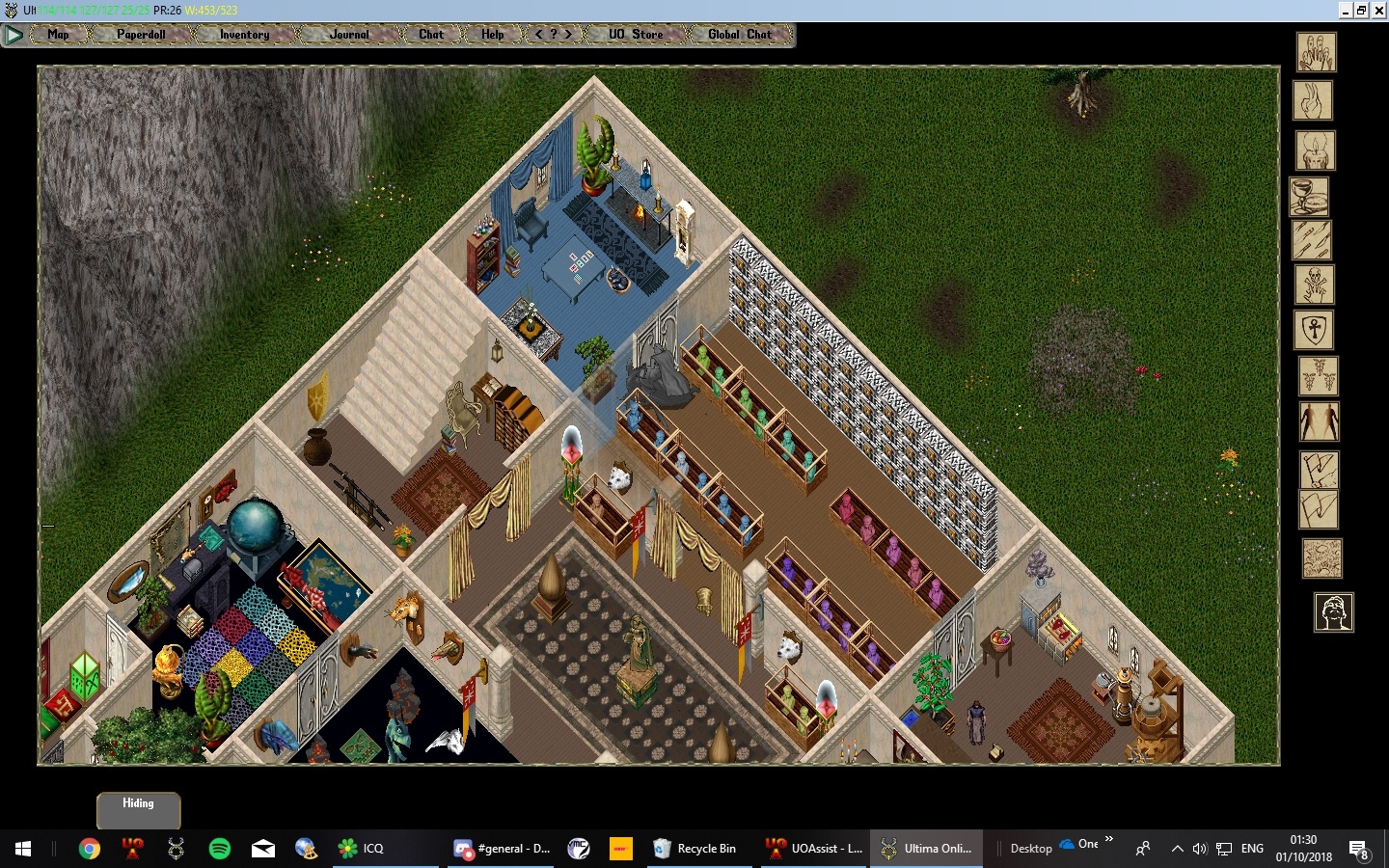
Task: Open the face portrait icon below the spell bar
Action: tap(1335, 612)
